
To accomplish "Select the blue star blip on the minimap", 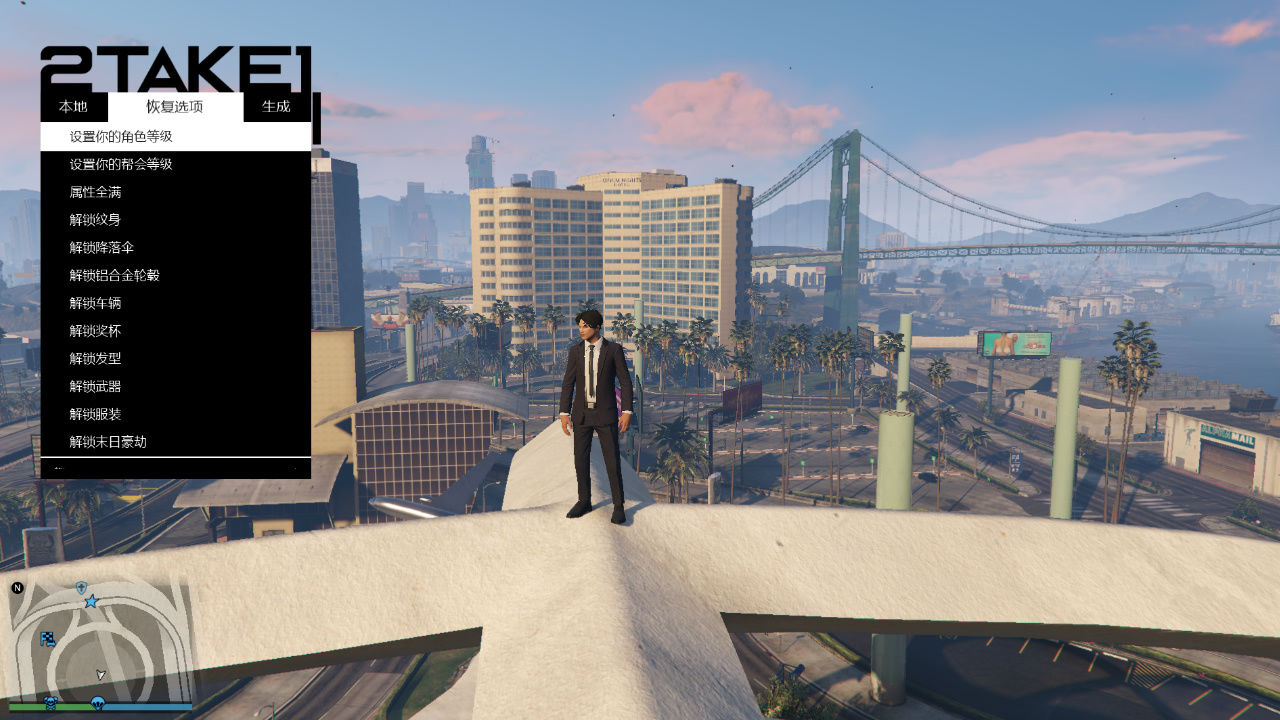I will point(91,602).
